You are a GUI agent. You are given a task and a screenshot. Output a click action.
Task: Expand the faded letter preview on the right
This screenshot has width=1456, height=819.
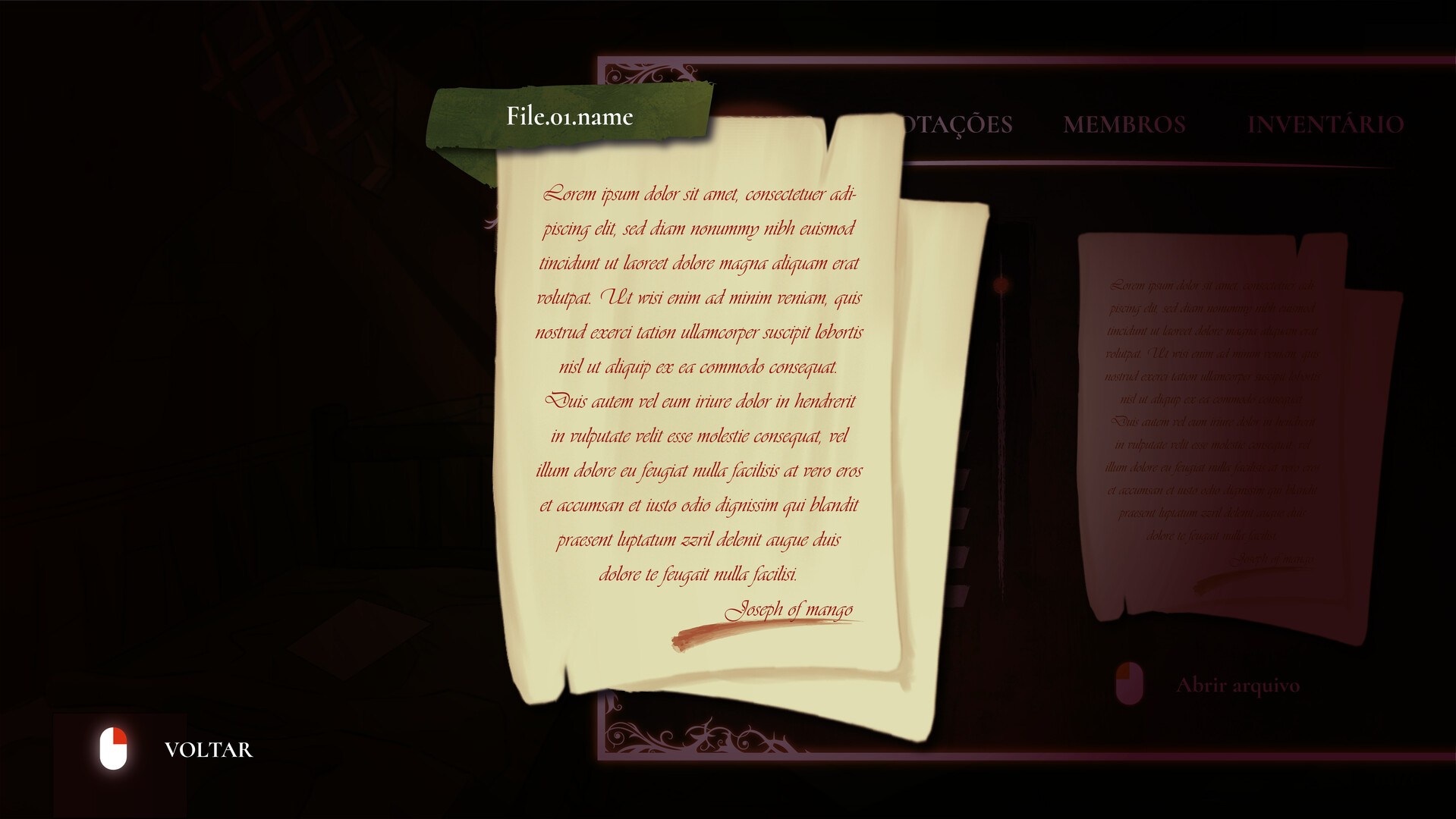click(x=1214, y=425)
